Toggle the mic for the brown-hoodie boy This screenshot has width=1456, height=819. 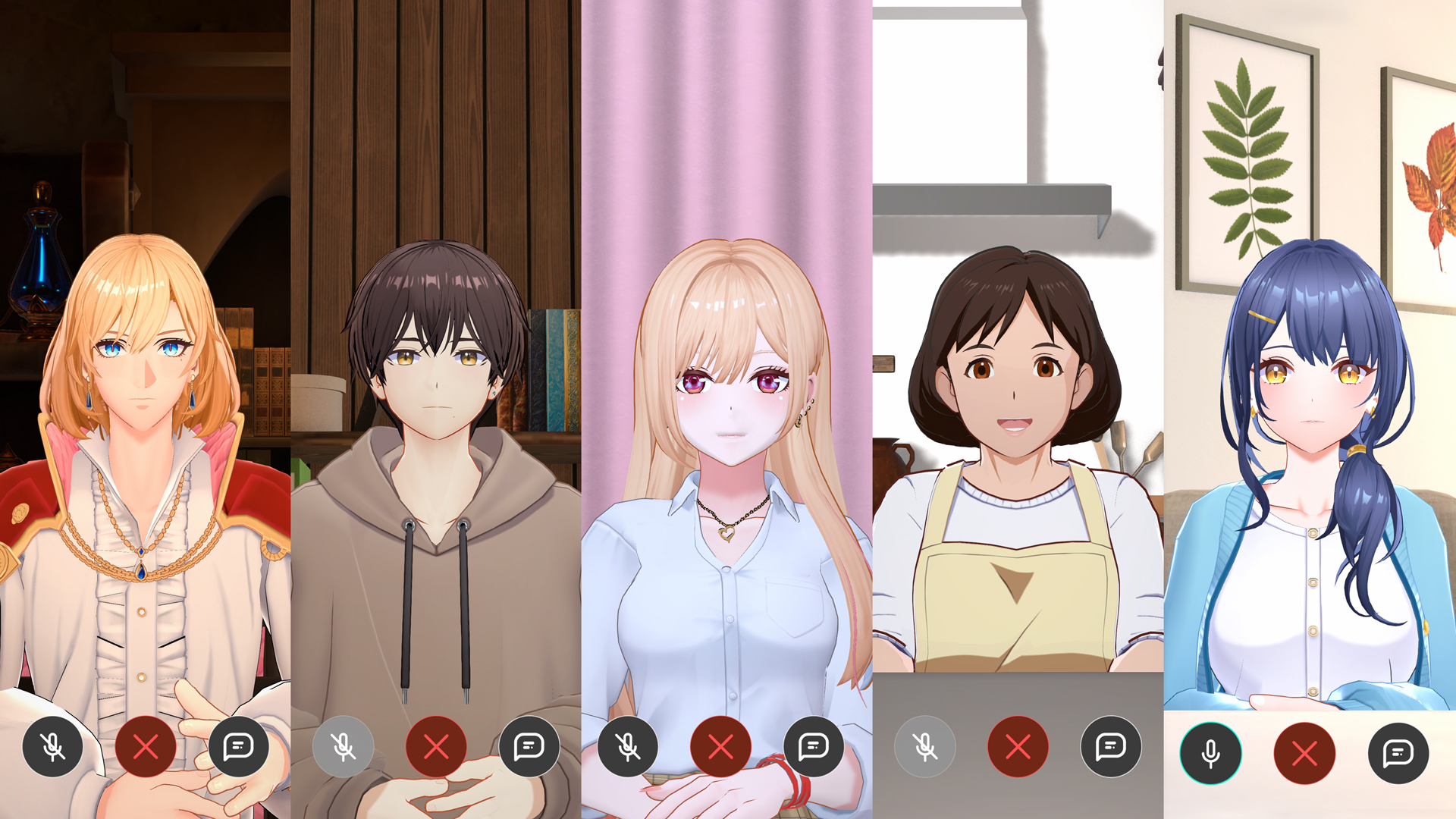click(x=344, y=747)
